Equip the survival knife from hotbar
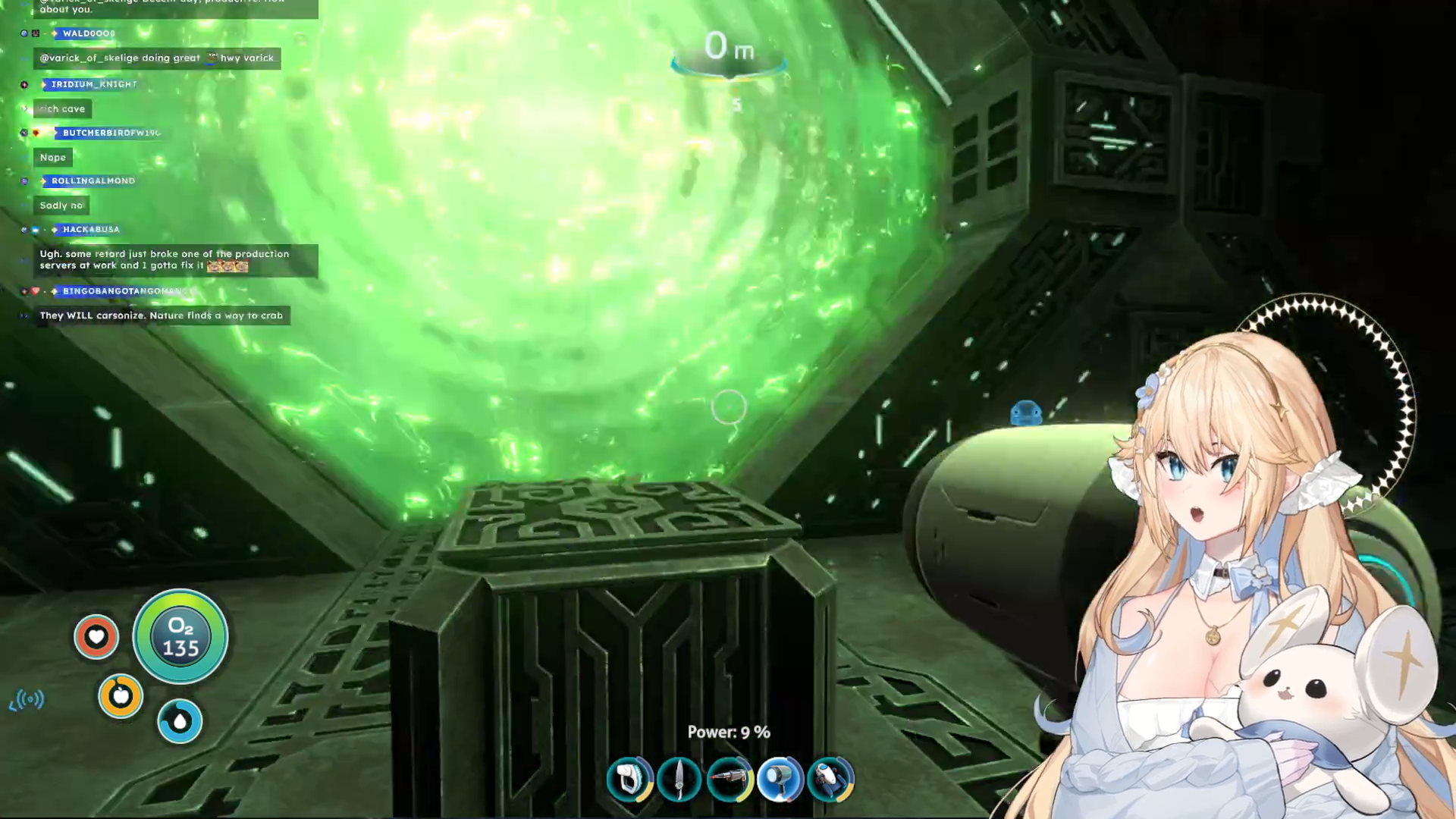 [679, 779]
